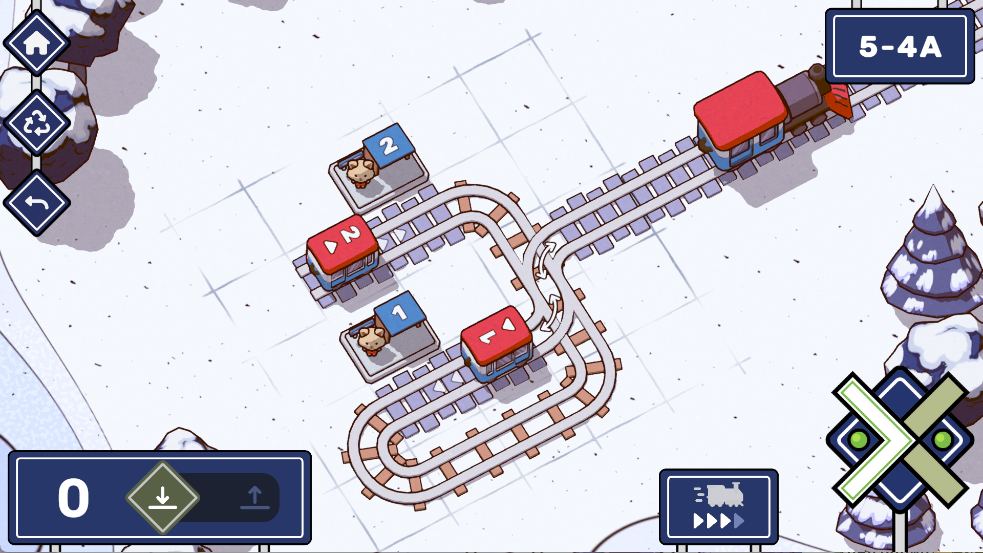Toggle the train speed button

[718, 507]
